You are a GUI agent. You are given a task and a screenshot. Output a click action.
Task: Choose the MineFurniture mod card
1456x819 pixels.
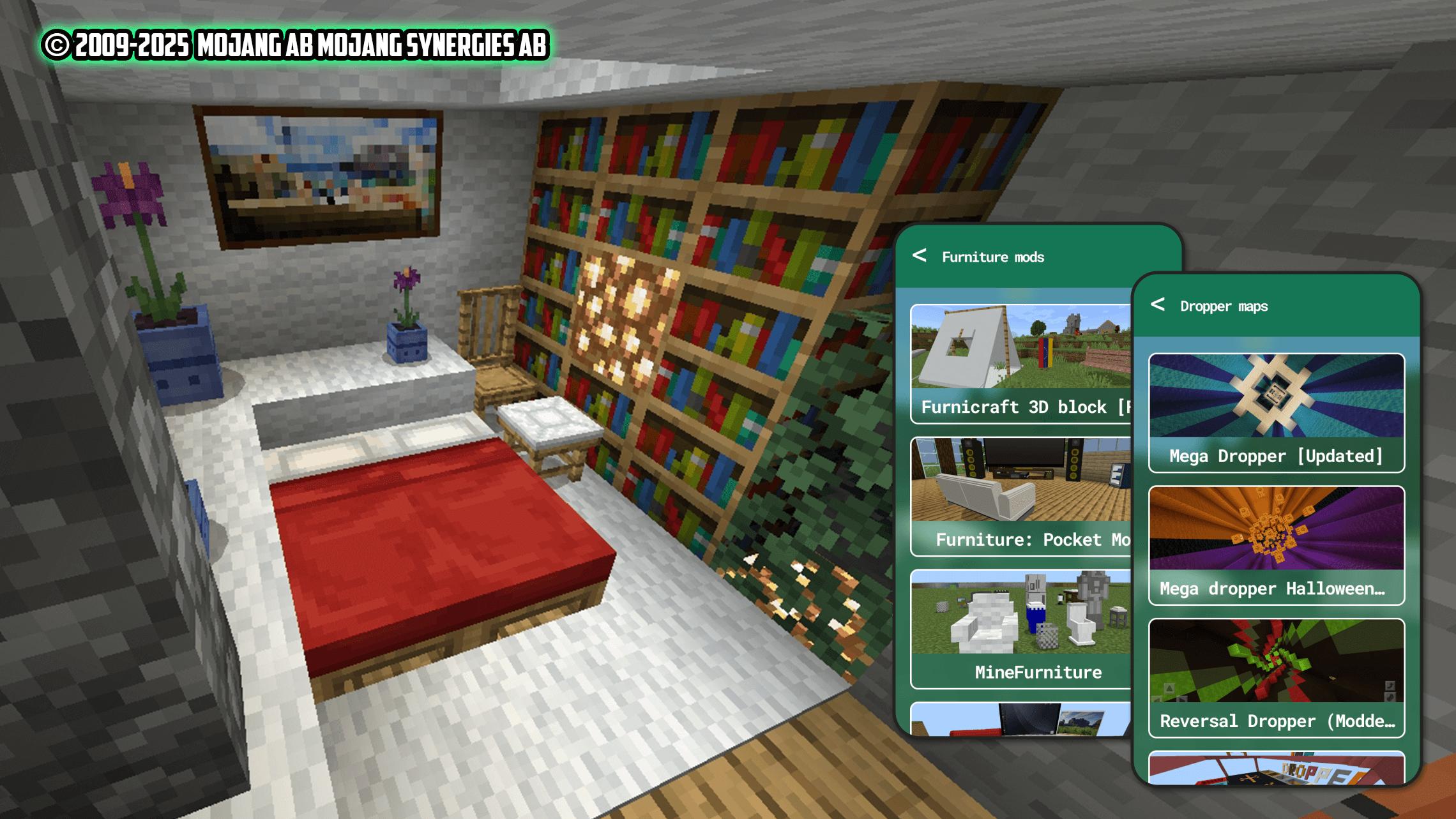coord(1020,629)
